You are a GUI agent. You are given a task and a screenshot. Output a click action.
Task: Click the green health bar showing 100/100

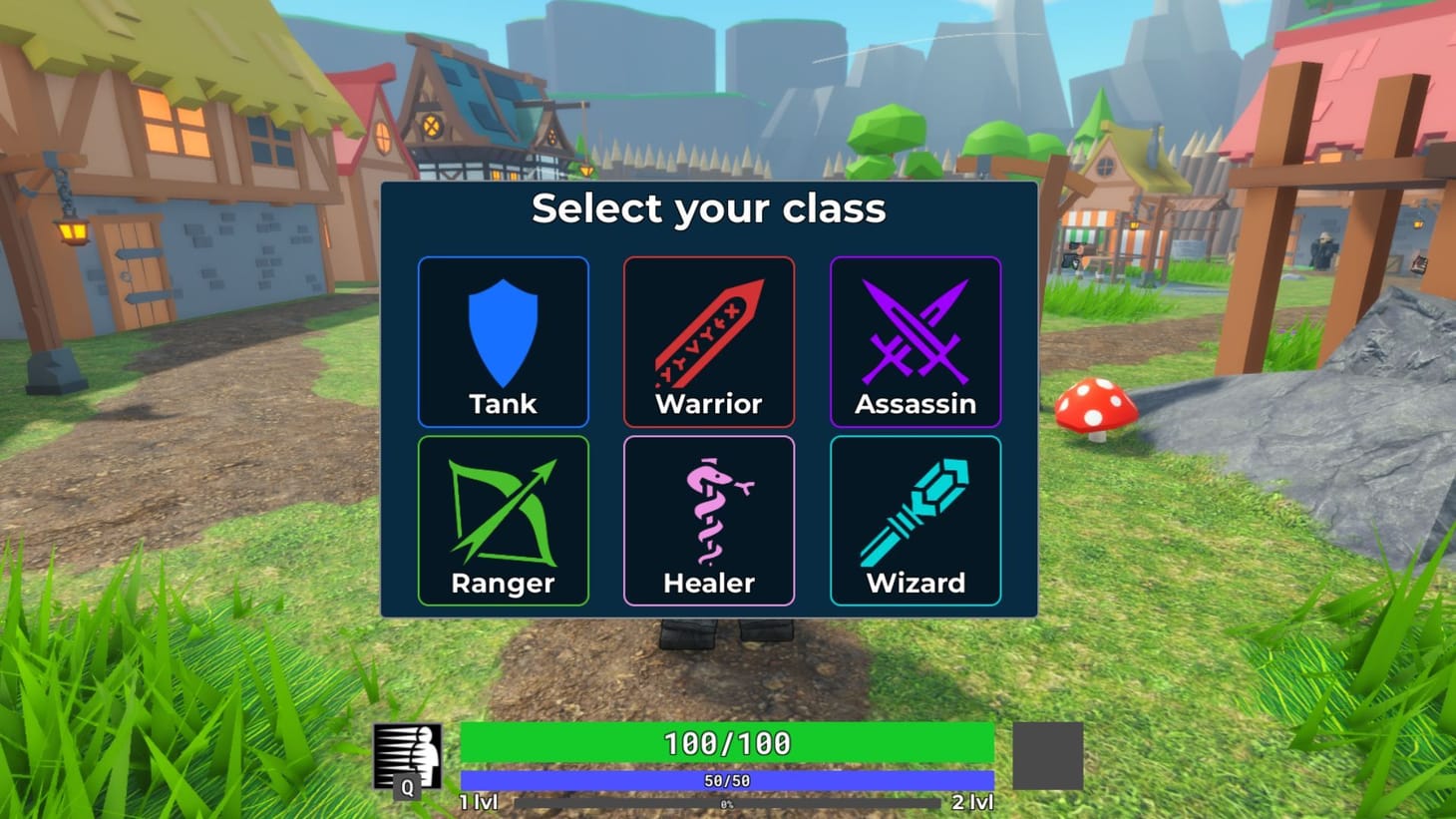727,743
